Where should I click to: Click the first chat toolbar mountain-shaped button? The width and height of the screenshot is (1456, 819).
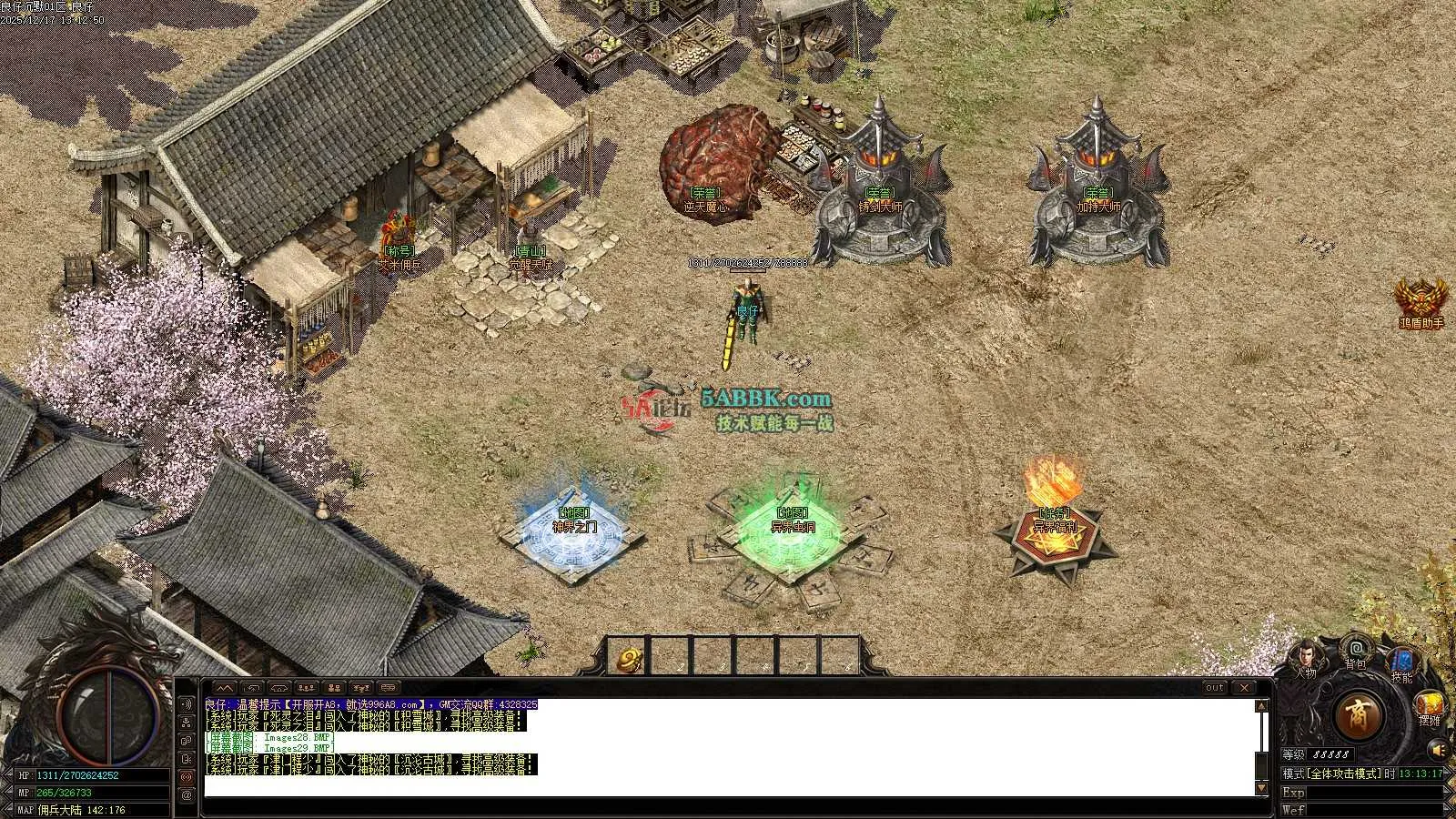[225, 688]
